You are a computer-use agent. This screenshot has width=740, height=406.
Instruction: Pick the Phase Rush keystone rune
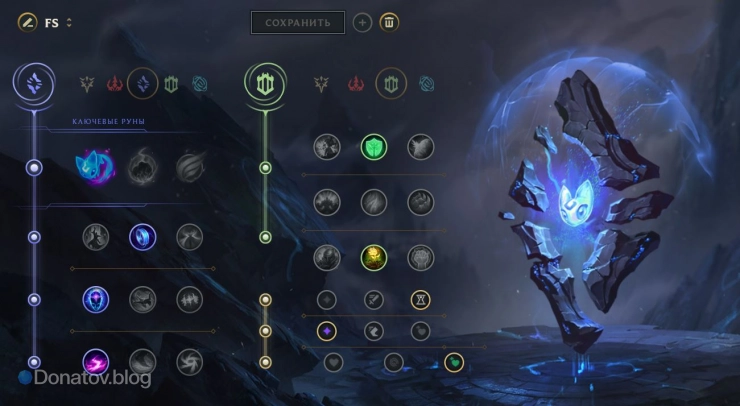tap(190, 167)
